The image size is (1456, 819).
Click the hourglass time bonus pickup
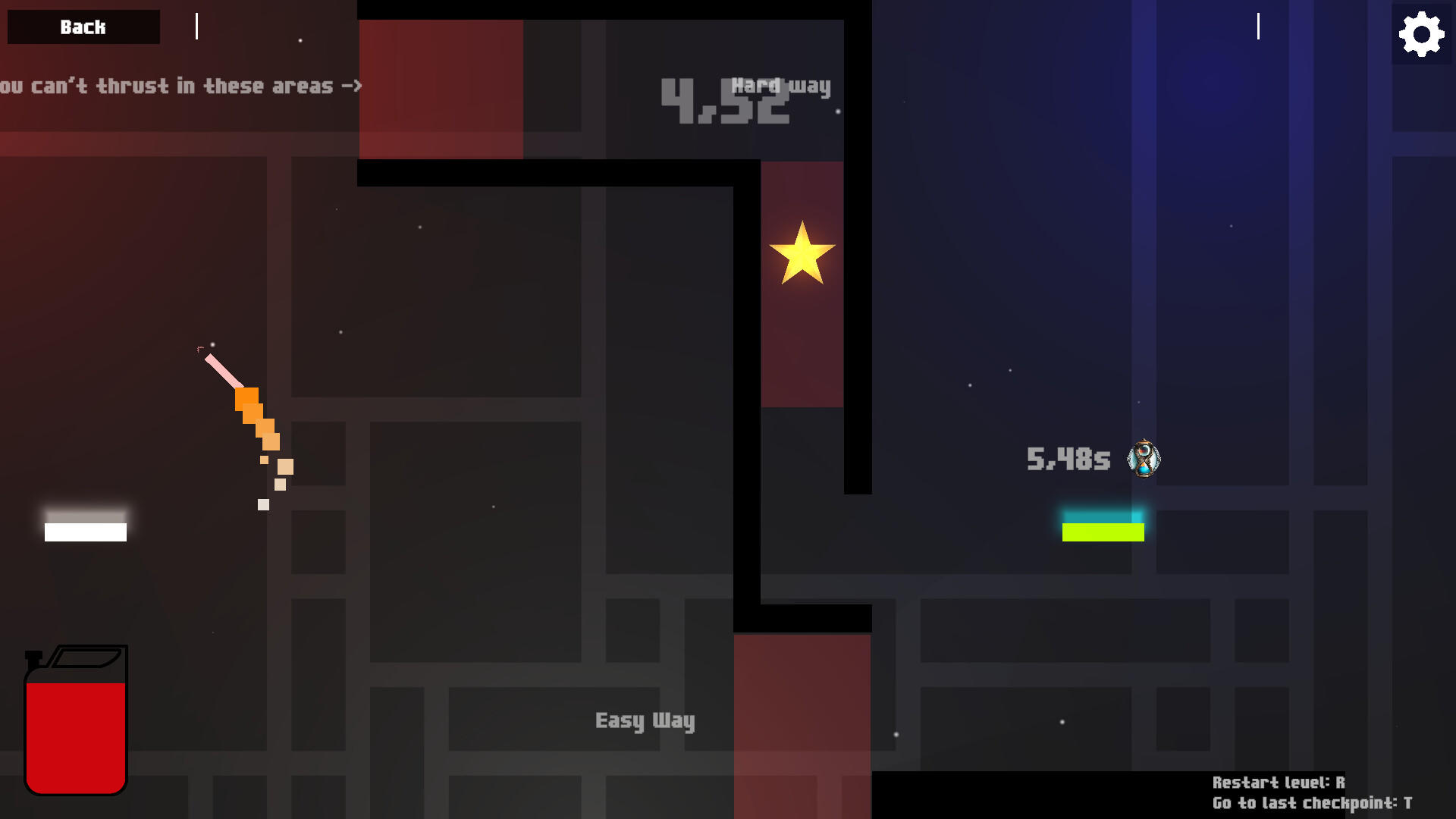click(x=1145, y=458)
